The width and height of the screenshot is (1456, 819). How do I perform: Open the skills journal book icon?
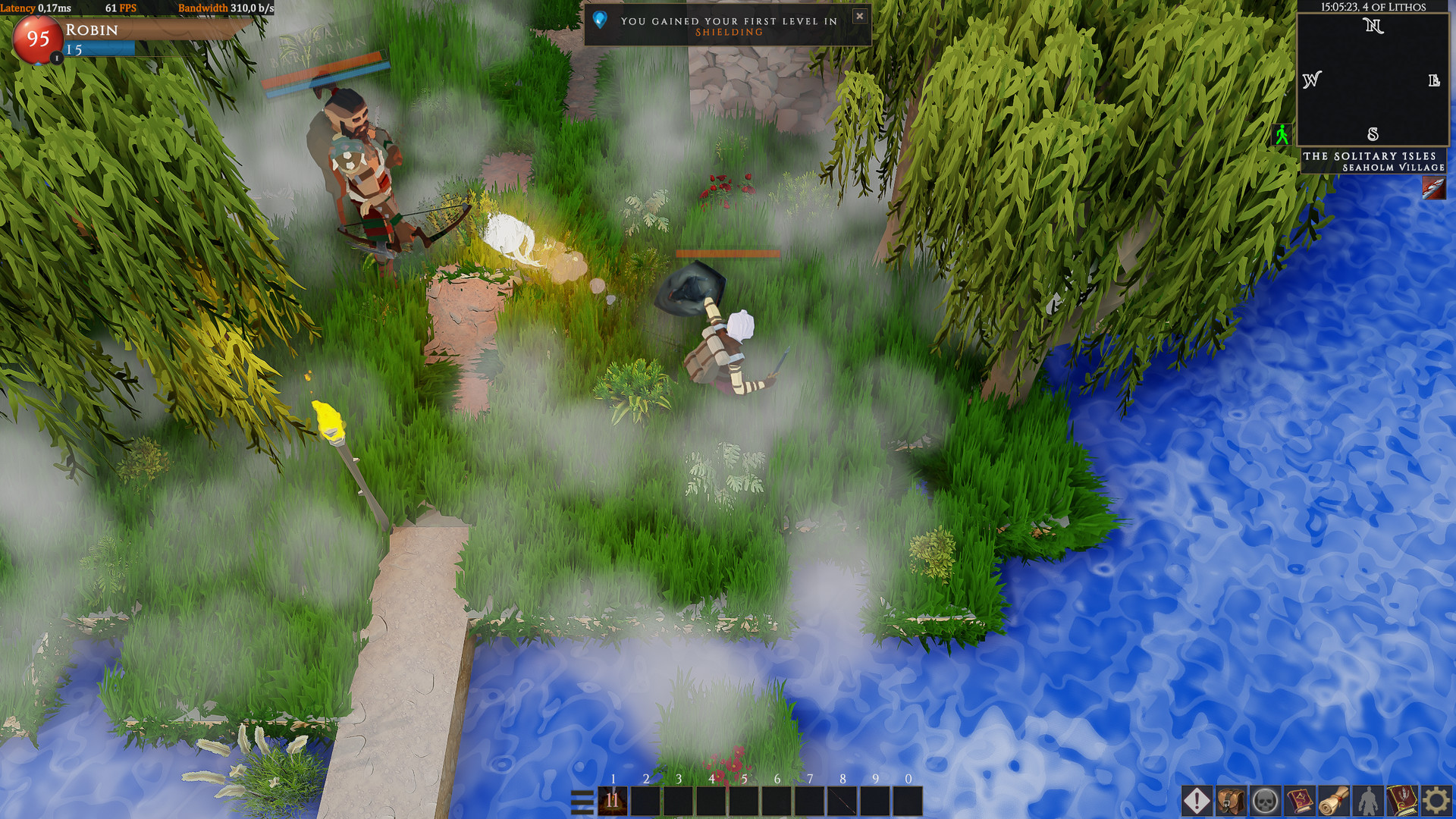(1401, 800)
